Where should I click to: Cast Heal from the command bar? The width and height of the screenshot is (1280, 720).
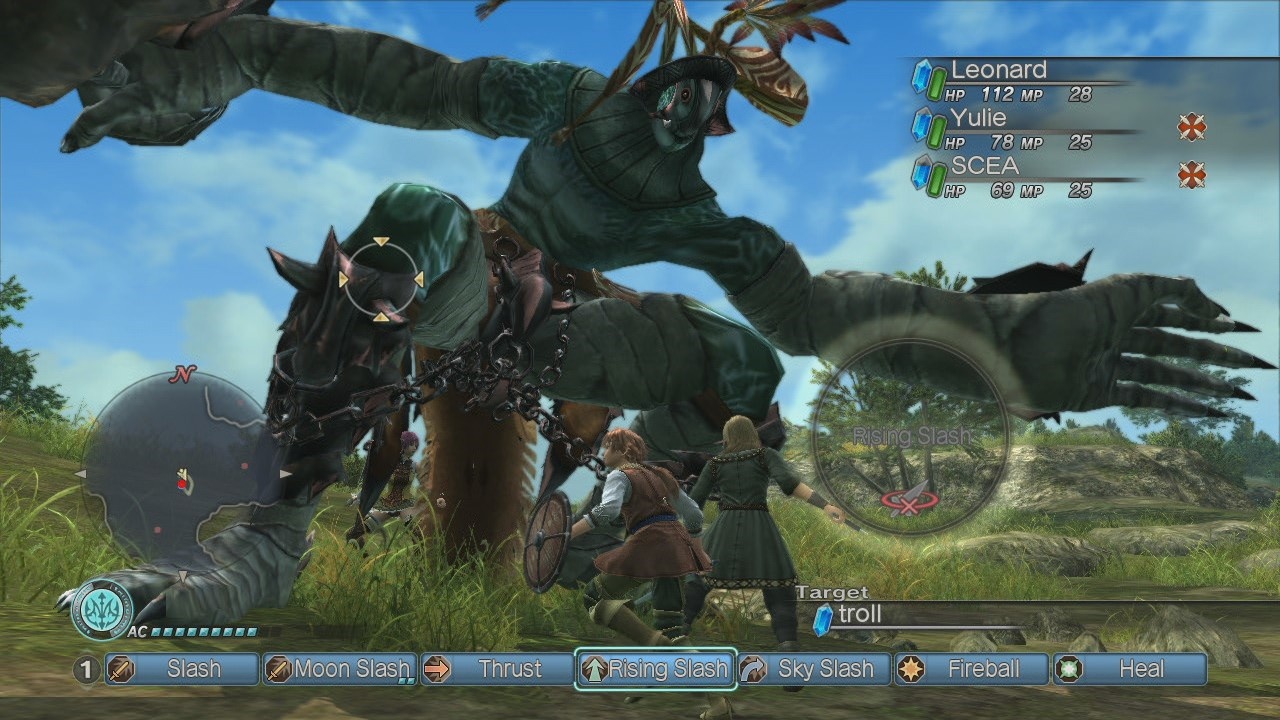click(1130, 669)
